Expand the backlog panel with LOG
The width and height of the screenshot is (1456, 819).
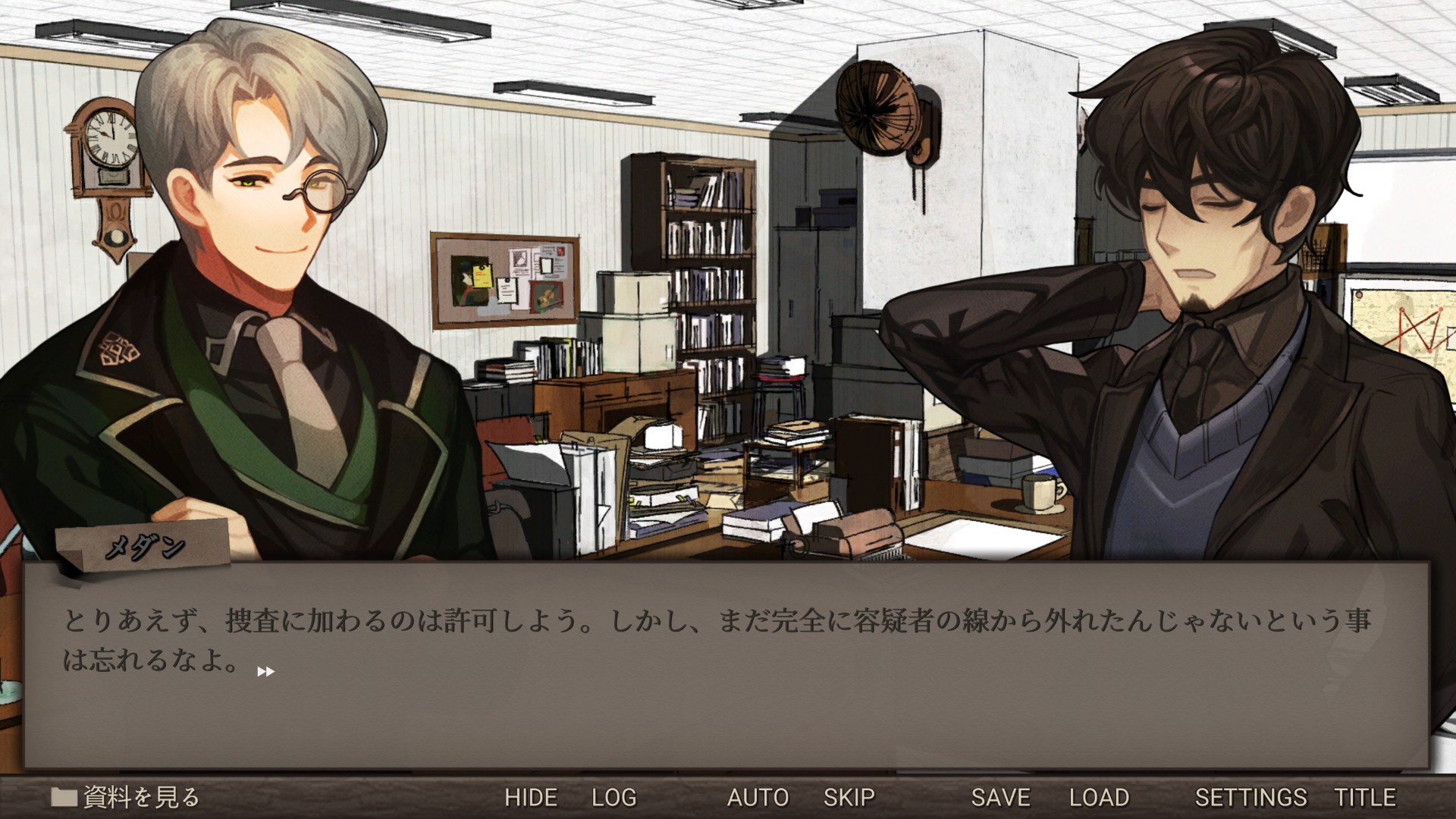pyautogui.click(x=614, y=797)
